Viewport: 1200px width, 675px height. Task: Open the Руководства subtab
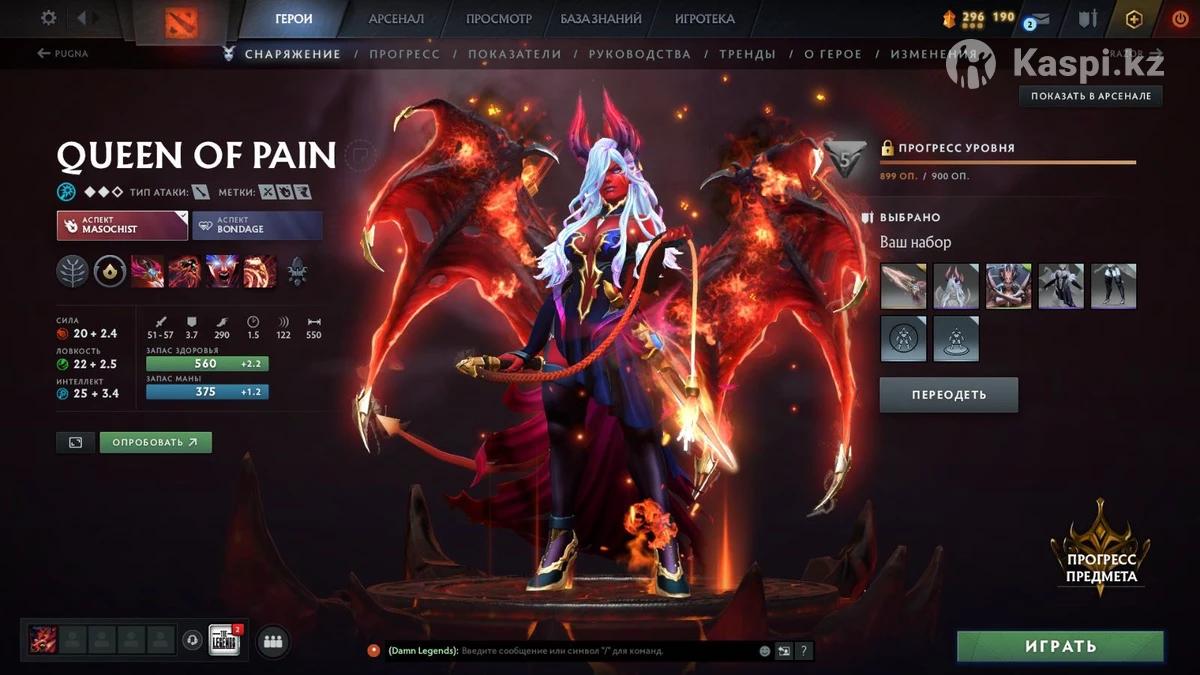tap(639, 54)
